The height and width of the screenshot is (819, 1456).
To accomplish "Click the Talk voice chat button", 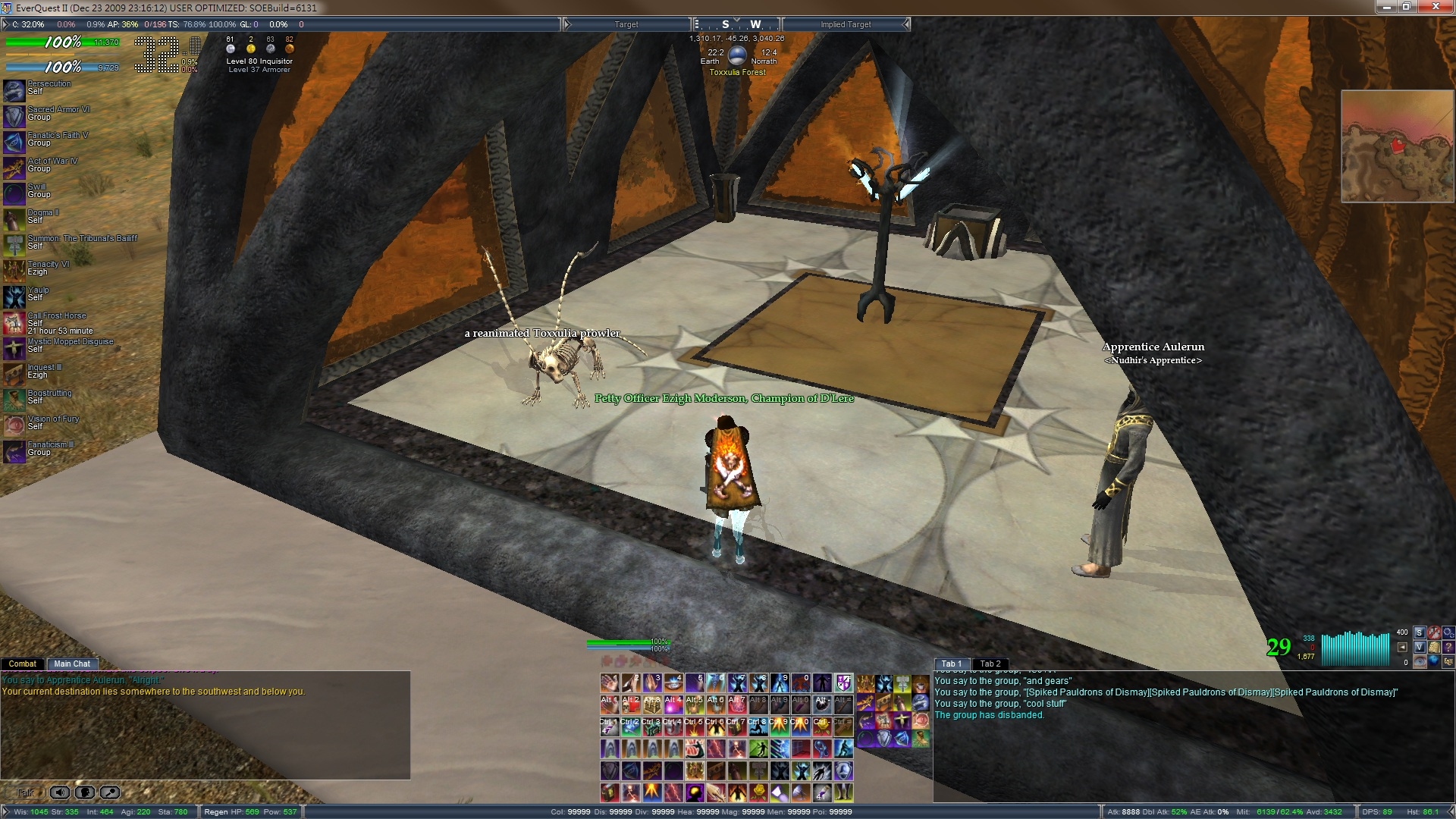I will coord(25,792).
